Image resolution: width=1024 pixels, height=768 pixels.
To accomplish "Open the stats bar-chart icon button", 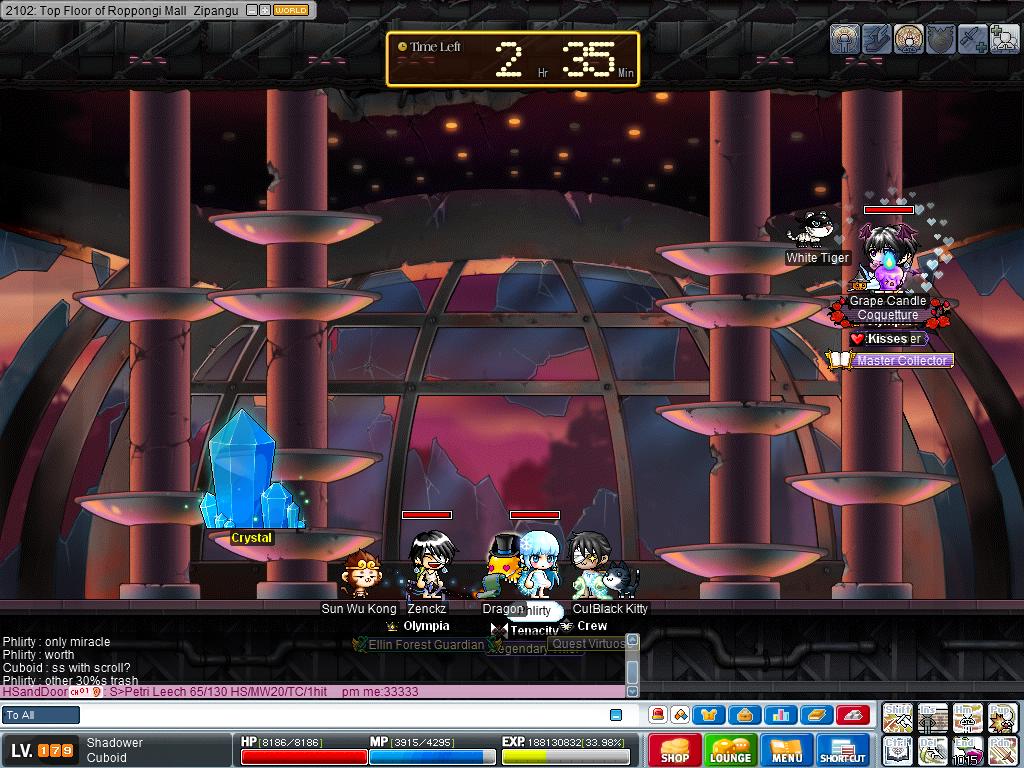I will pyautogui.click(x=779, y=715).
